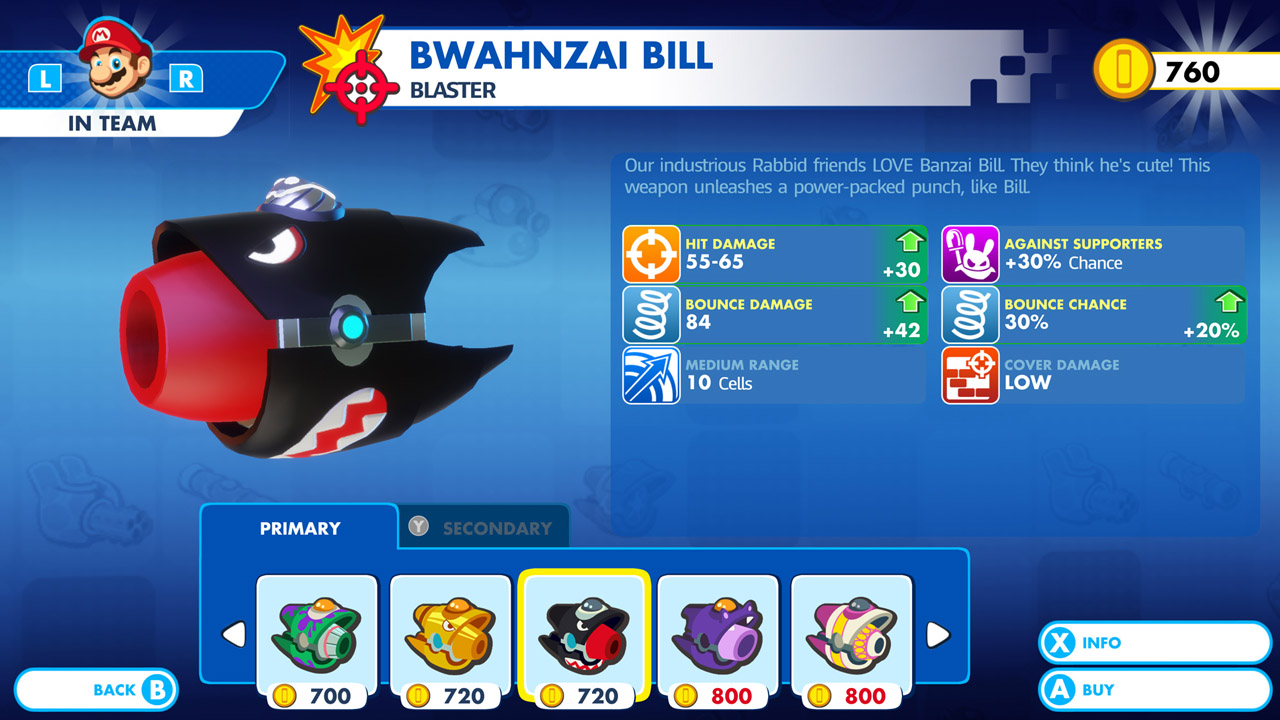Click the right carousel arrow
Viewport: 1280px width, 720px height.
click(936, 633)
